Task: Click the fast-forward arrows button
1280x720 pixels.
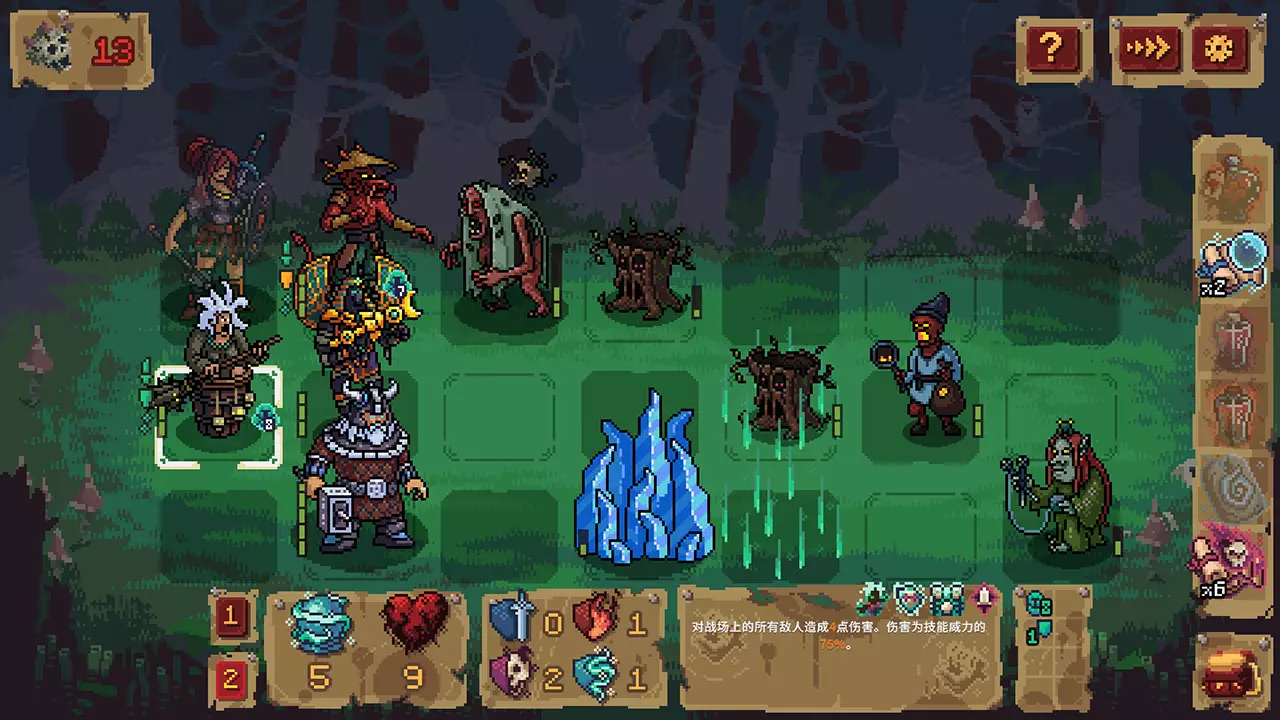Action: [1148, 47]
